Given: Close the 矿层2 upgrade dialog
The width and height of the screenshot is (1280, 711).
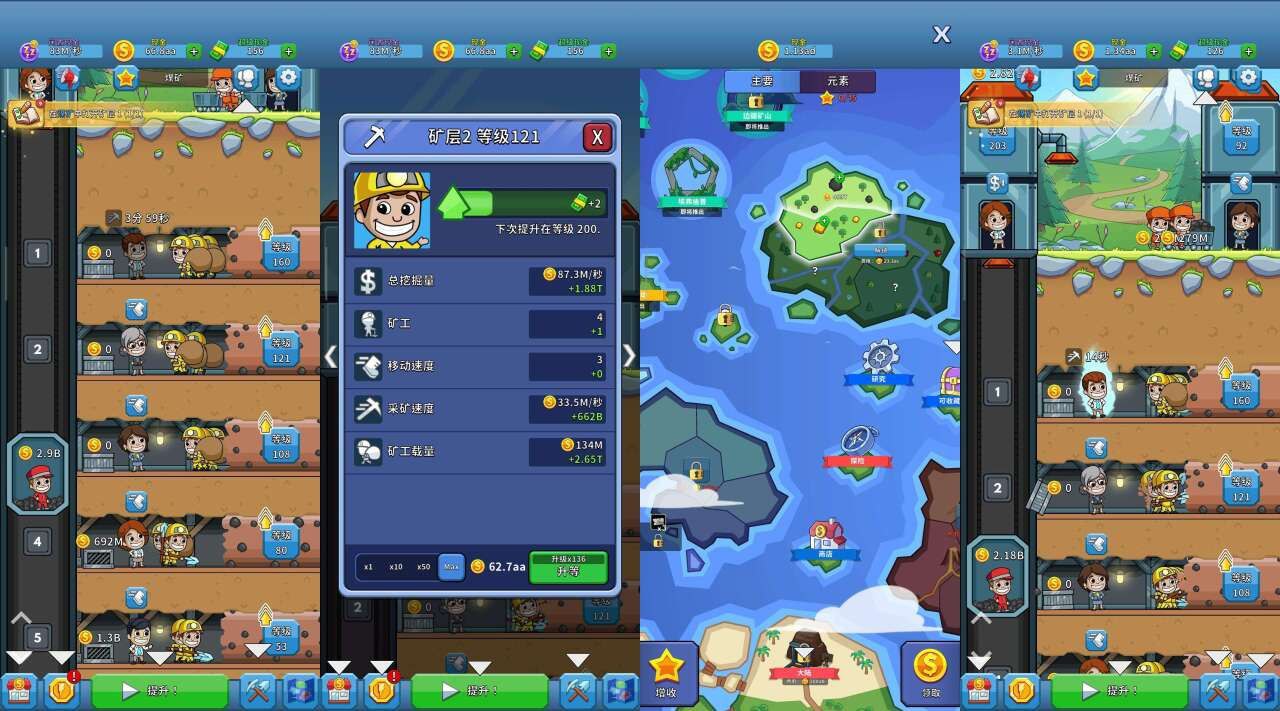Looking at the screenshot, I should point(597,137).
